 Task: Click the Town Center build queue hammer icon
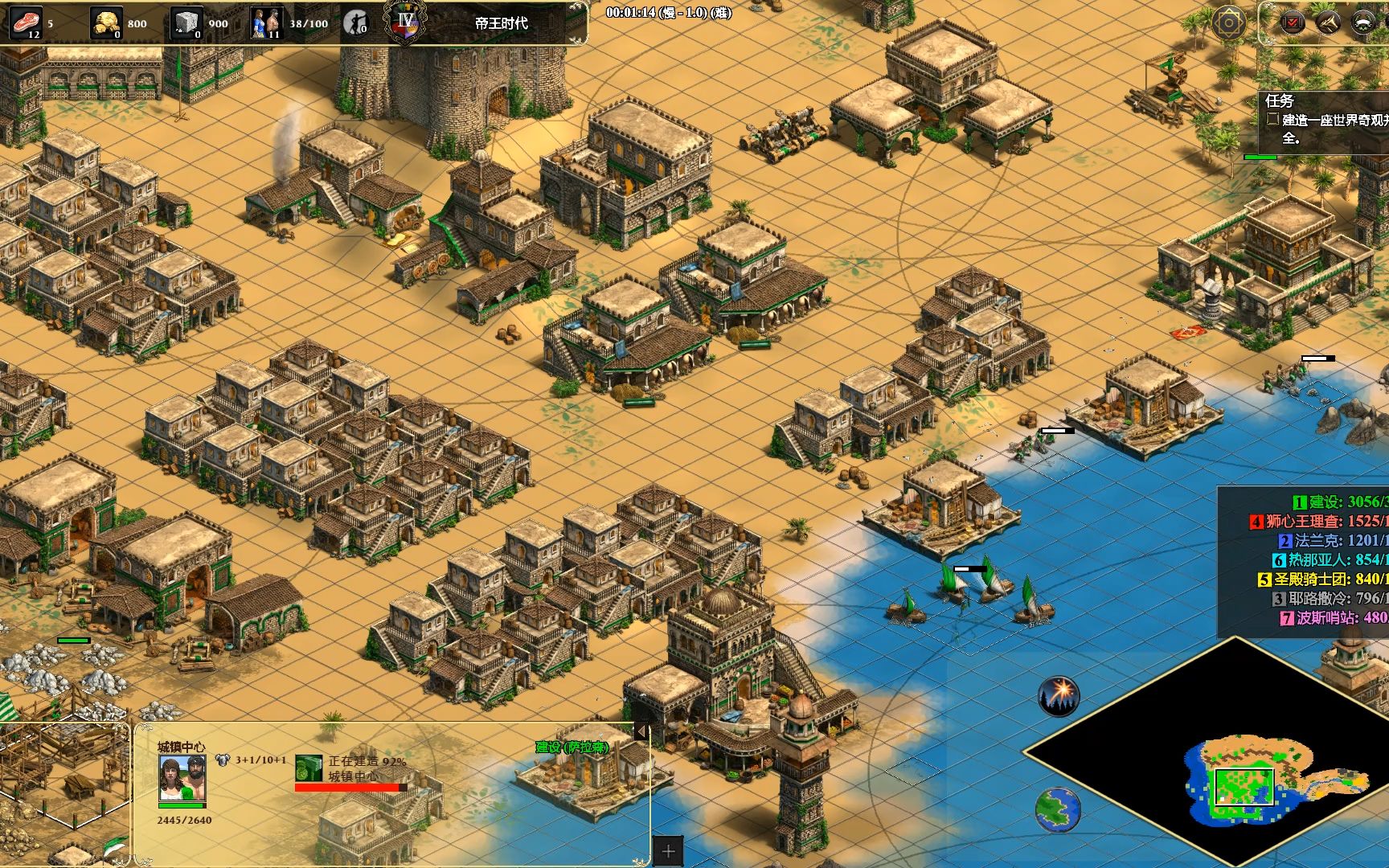[309, 768]
